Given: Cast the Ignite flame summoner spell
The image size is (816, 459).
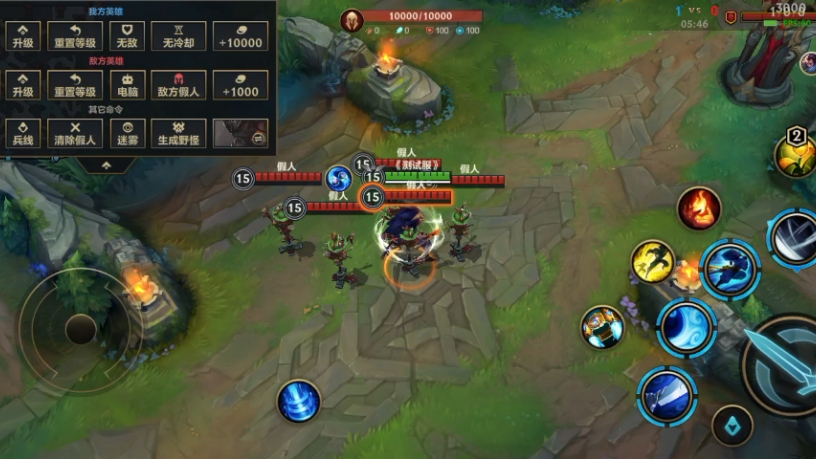Looking at the screenshot, I should pos(699,207).
